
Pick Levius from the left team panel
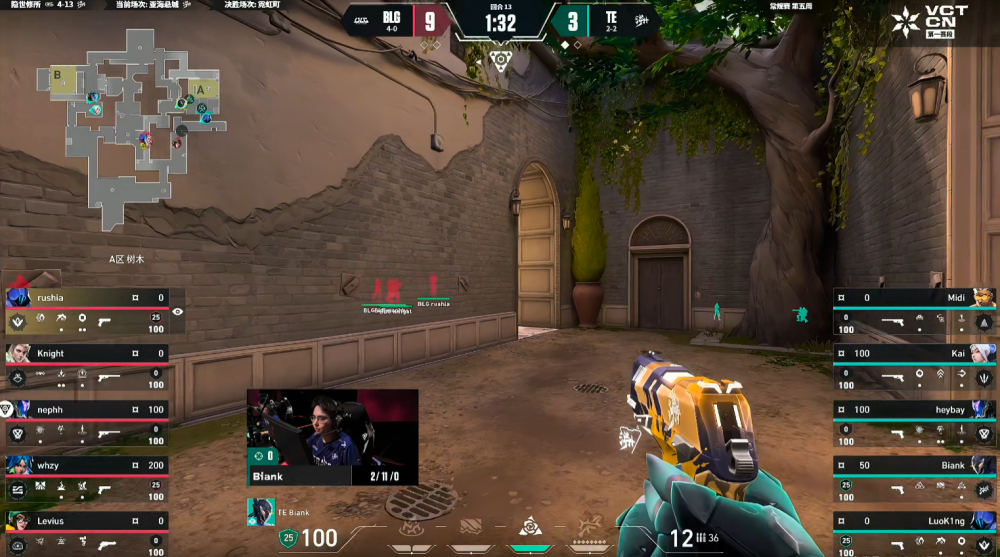[x=86, y=534]
